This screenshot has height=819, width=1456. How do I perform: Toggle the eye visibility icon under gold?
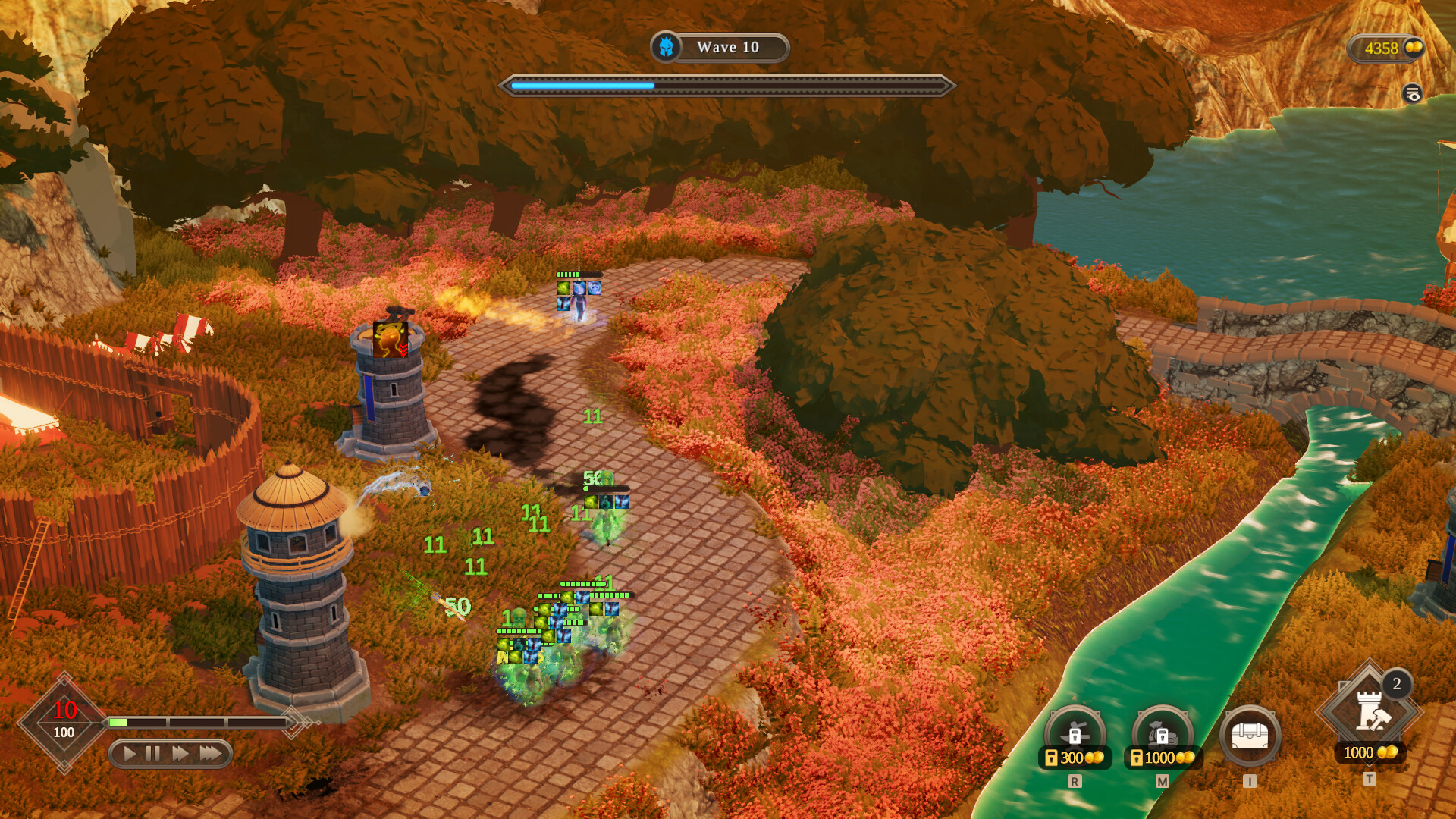pos(1412,94)
